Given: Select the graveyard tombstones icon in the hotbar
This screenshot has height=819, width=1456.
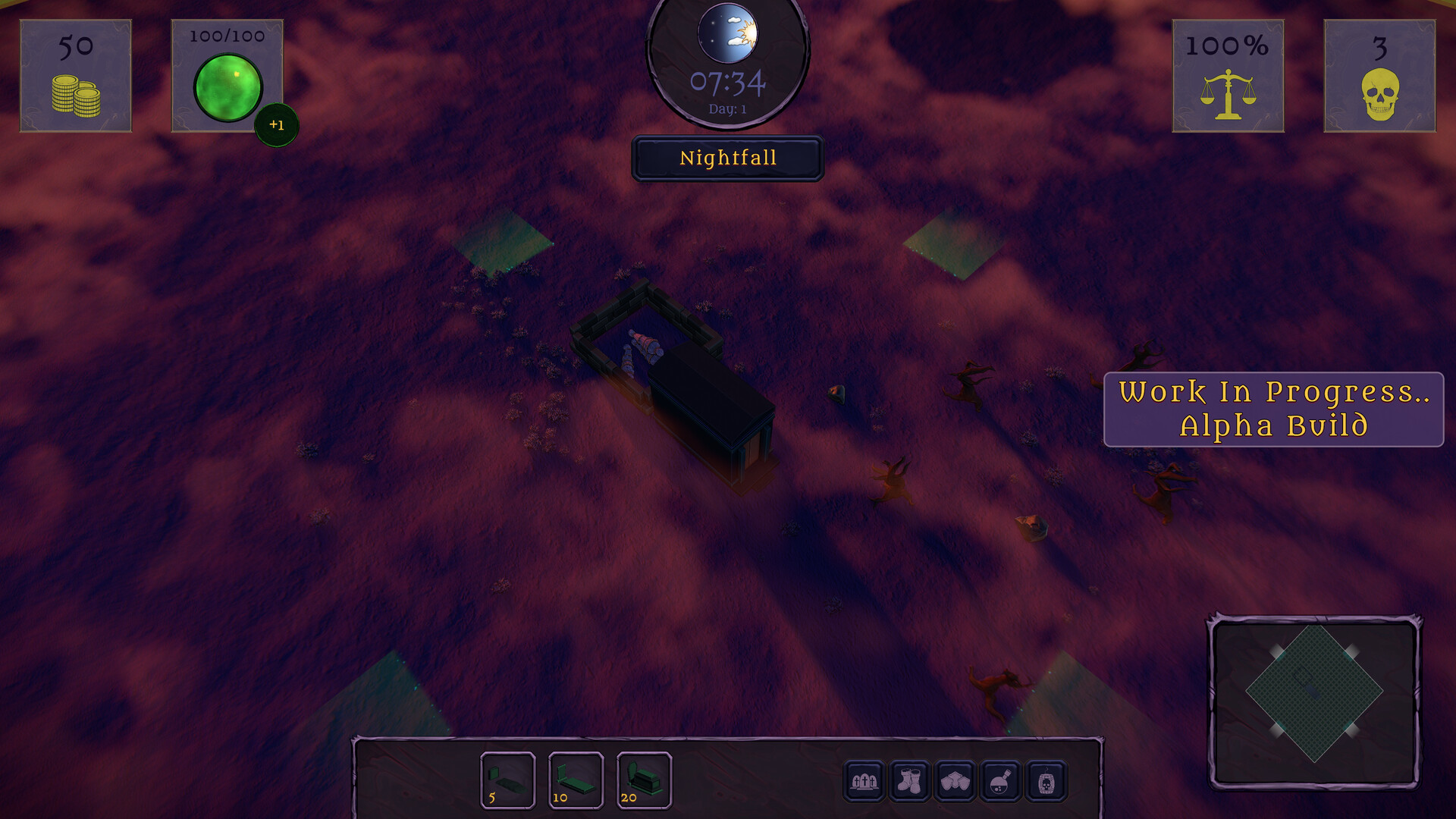Looking at the screenshot, I should pos(864,781).
